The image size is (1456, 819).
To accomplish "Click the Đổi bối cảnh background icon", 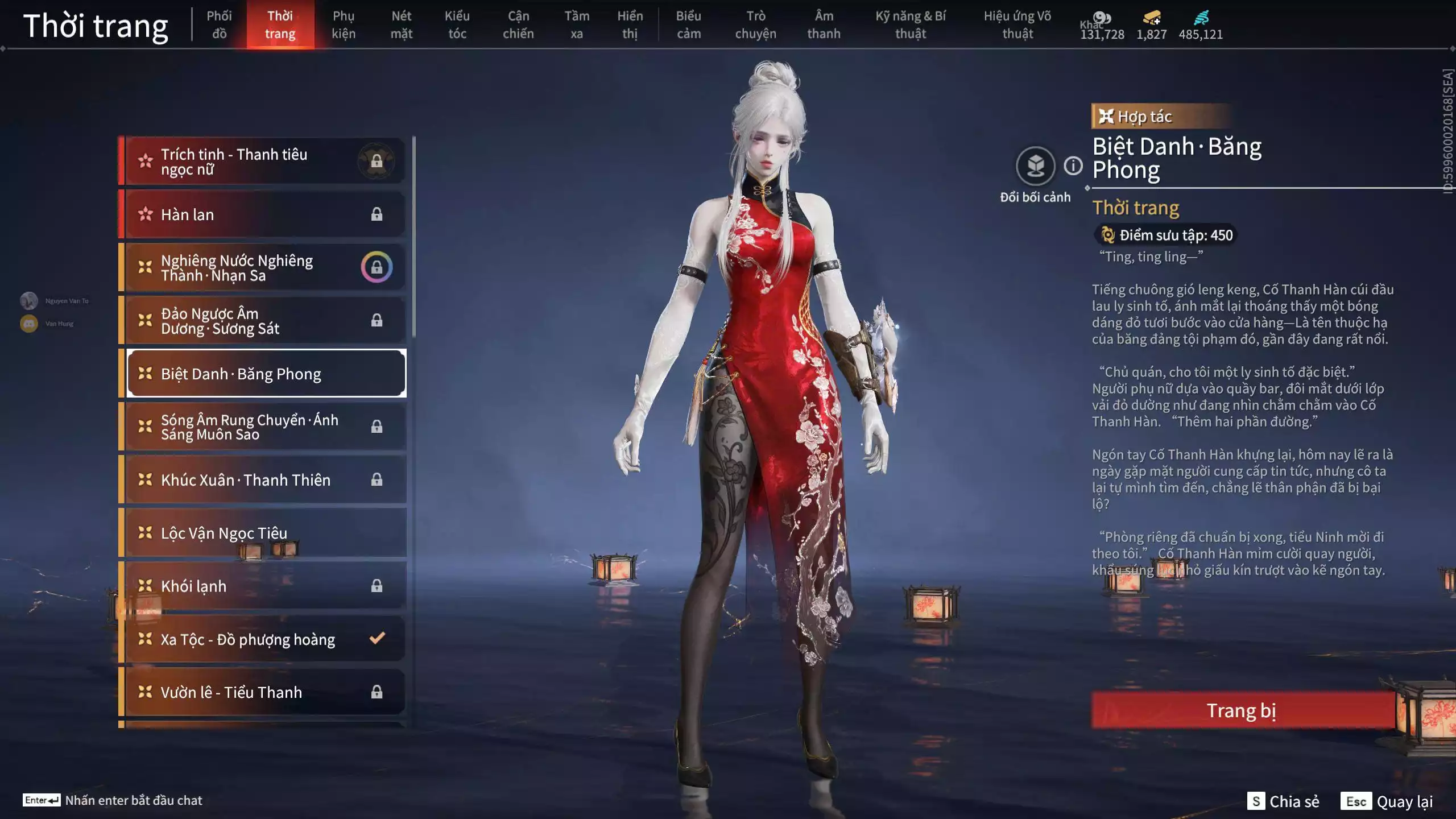I will click(1035, 166).
